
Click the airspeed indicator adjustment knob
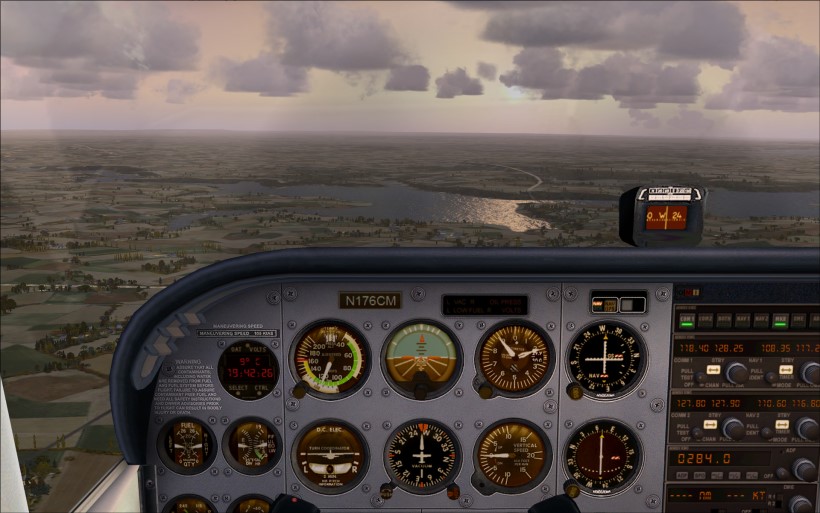tap(299, 390)
